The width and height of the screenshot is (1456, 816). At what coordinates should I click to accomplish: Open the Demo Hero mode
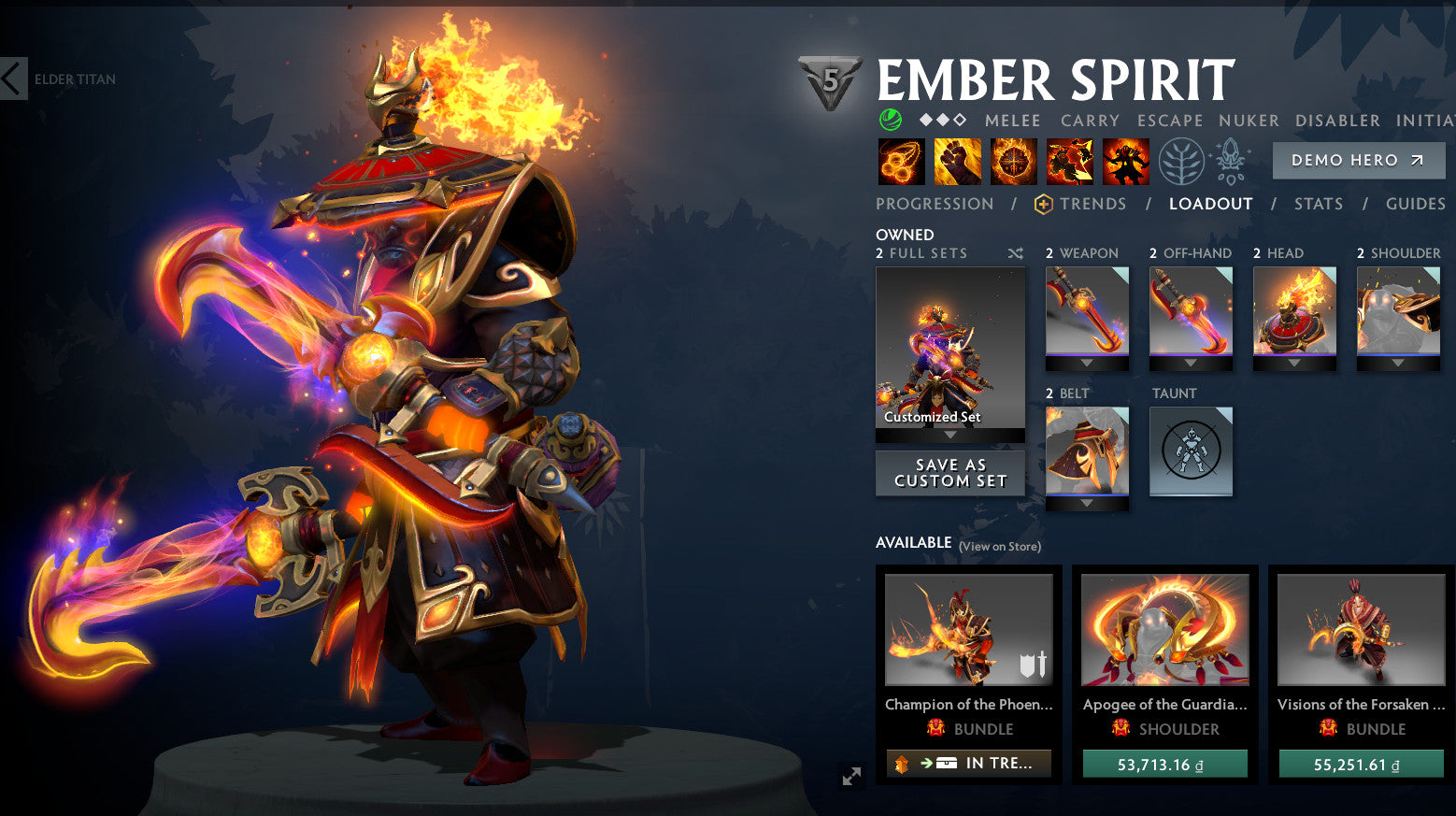click(x=1358, y=161)
